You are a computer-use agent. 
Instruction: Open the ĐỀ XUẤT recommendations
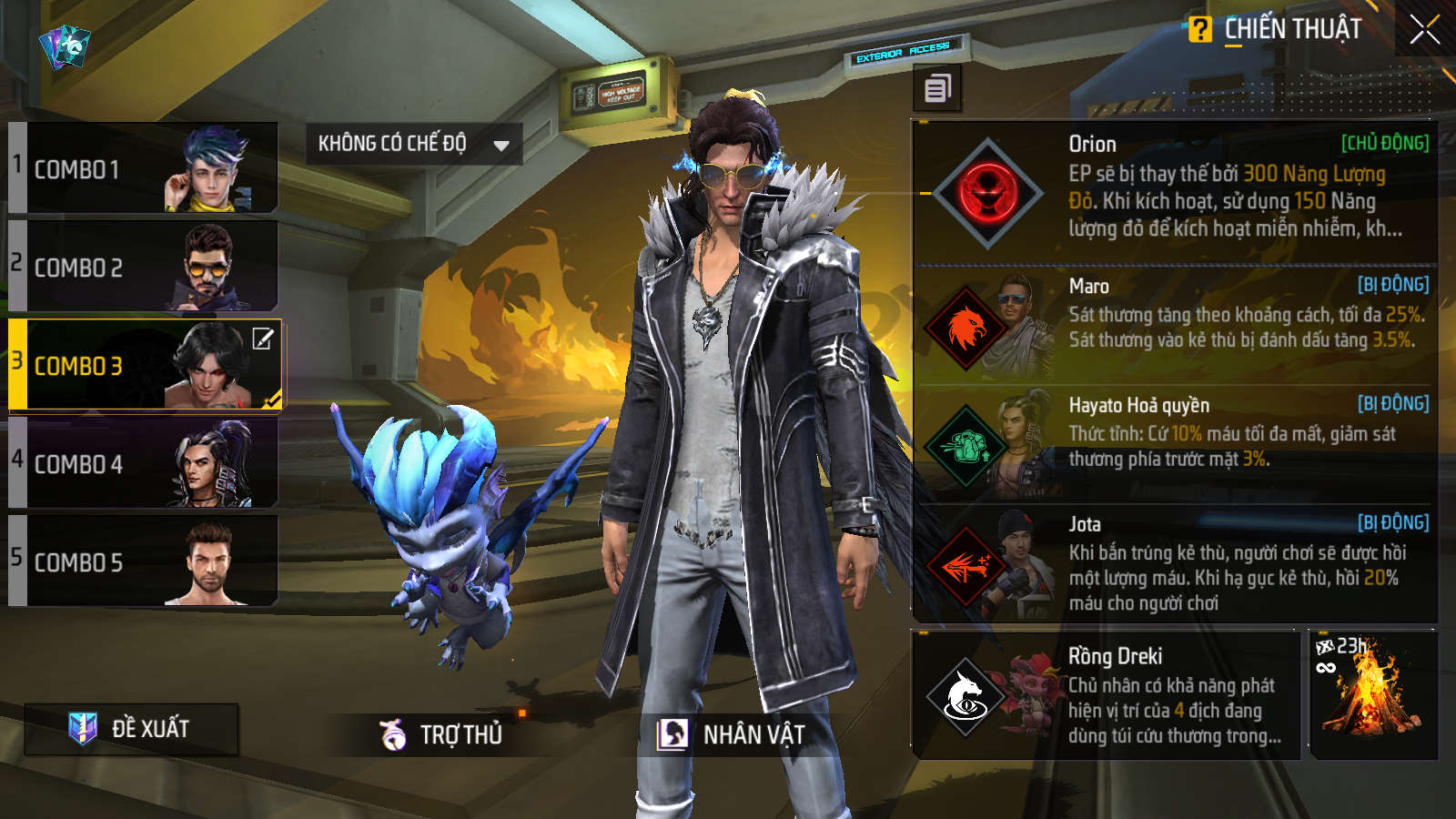pos(132,729)
